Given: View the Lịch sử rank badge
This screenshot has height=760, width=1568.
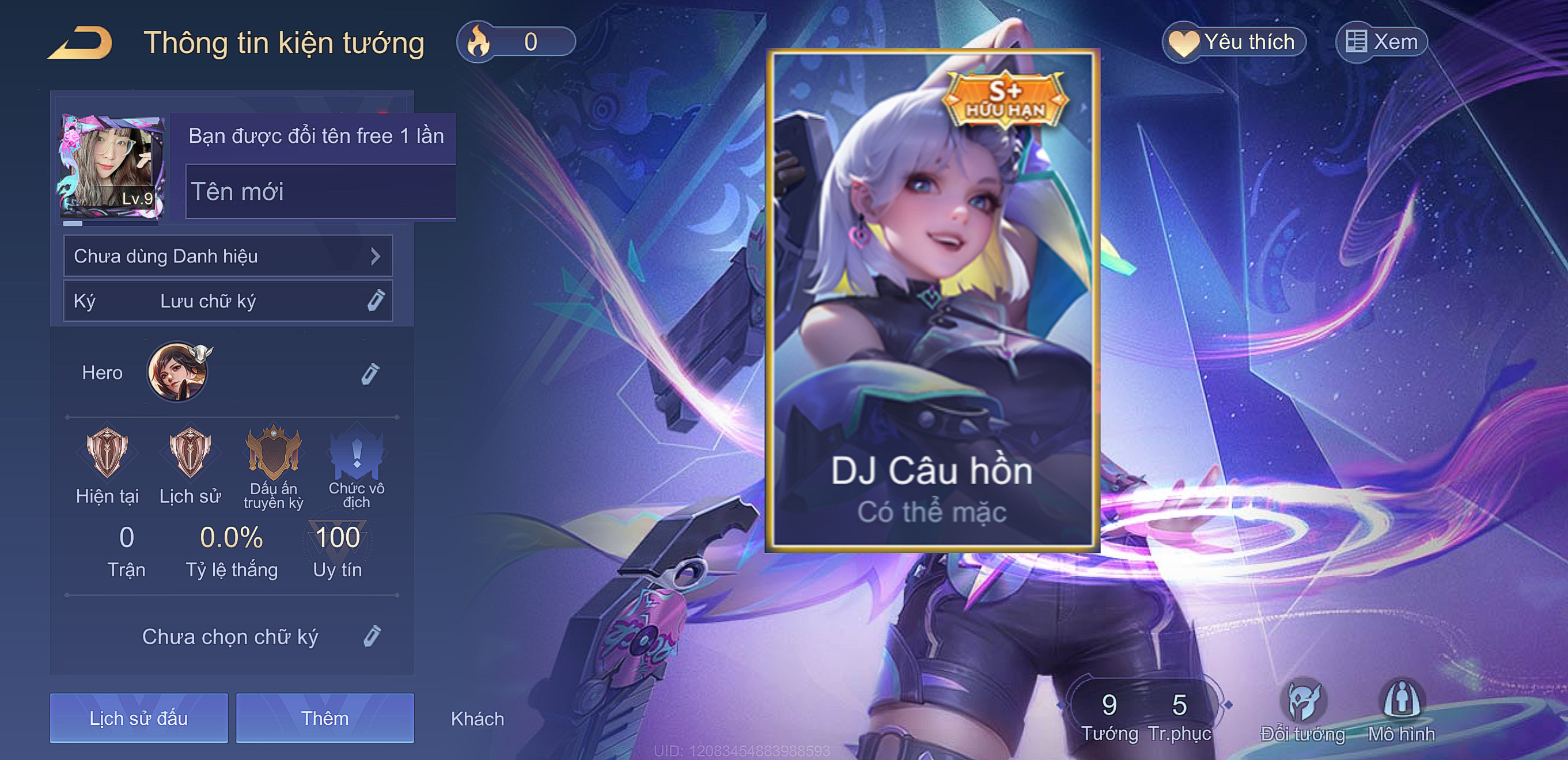Looking at the screenshot, I should [190, 453].
